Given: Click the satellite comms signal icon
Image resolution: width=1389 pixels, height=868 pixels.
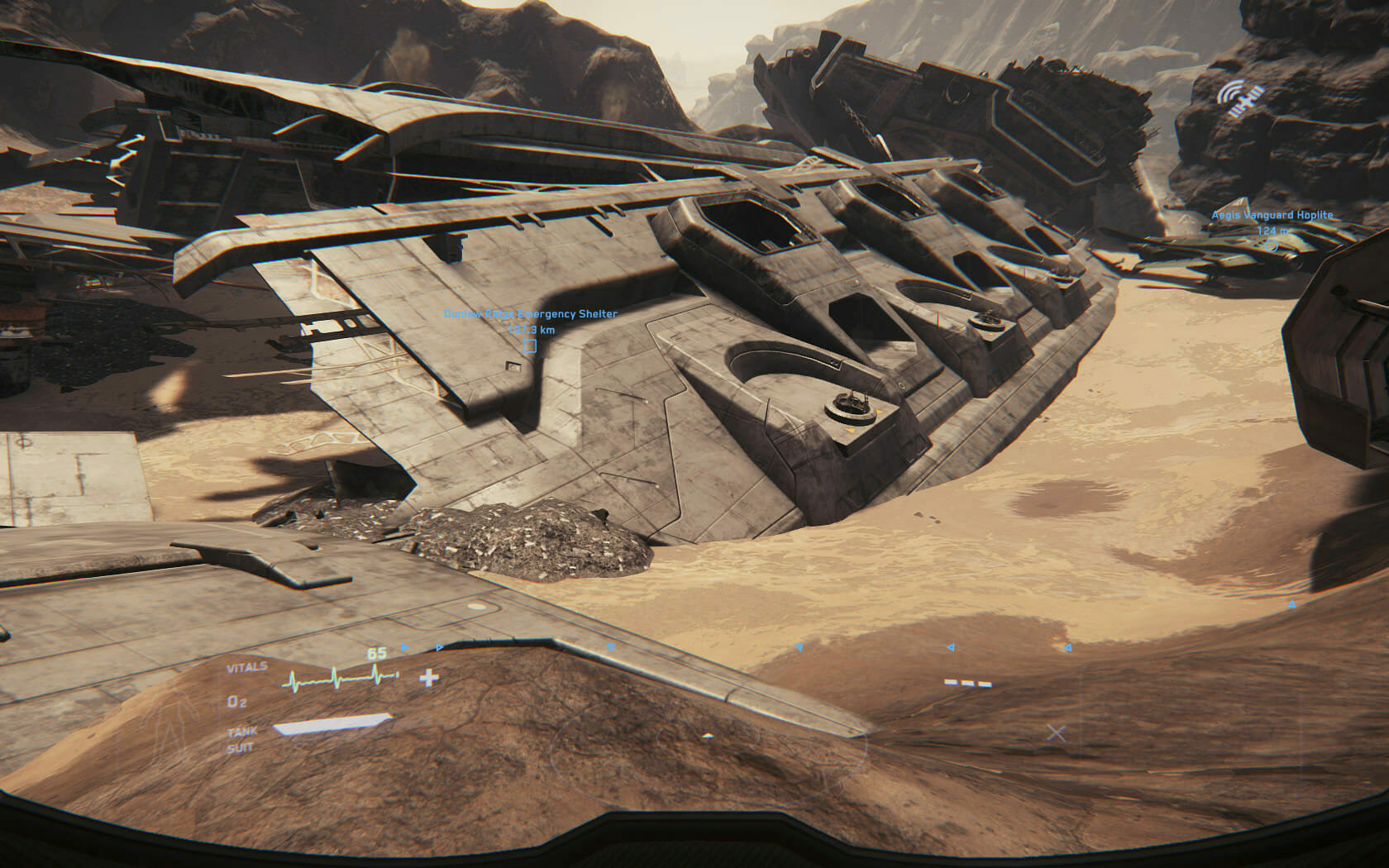Looking at the screenshot, I should coord(1239,99).
